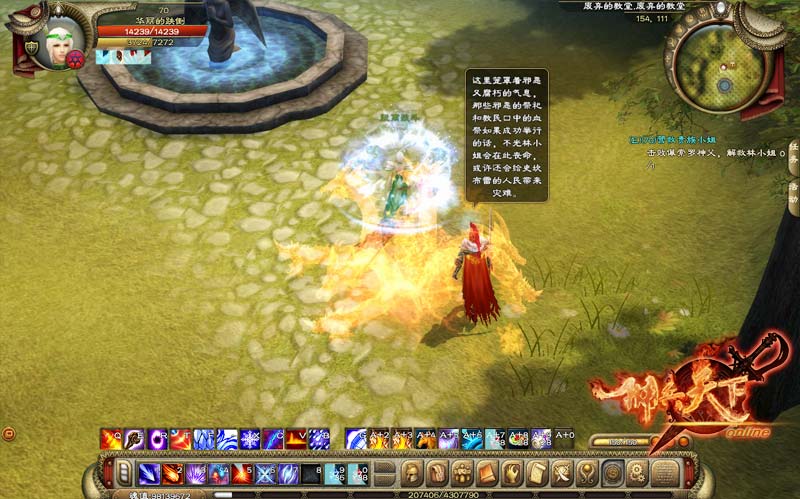
Task: Open the group of figures menu button
Action: [x=461, y=473]
